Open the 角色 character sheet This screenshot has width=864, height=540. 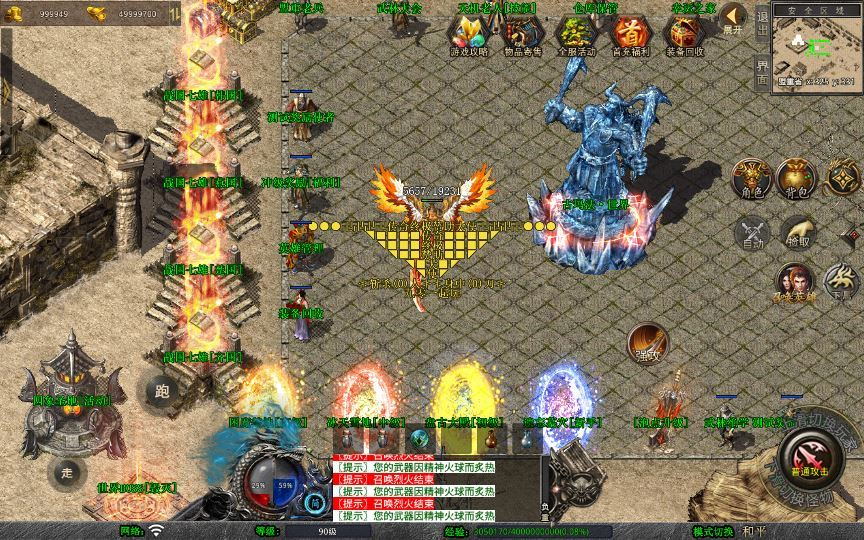point(750,178)
